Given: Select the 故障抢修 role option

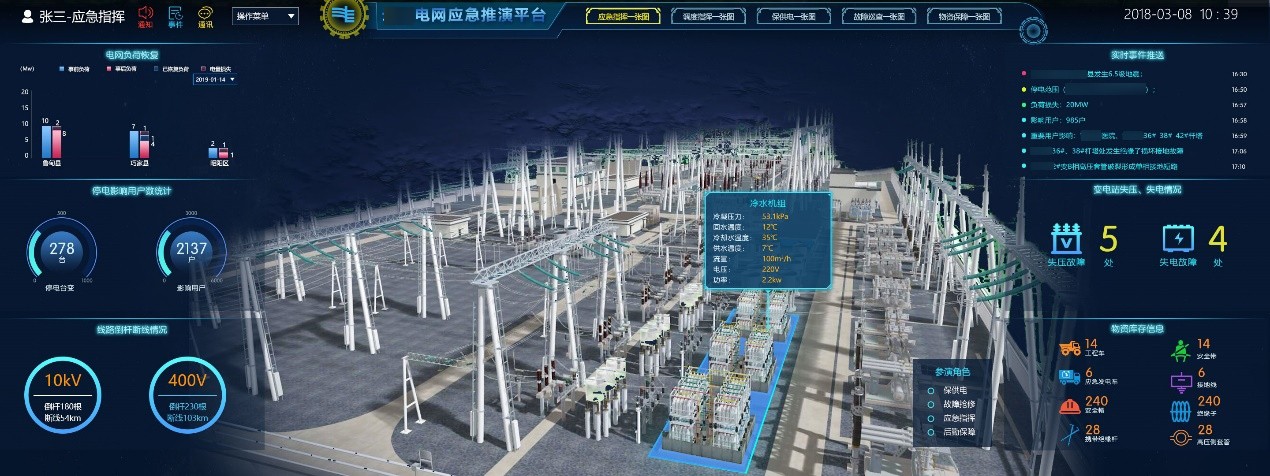Looking at the screenshot, I should click(960, 404).
